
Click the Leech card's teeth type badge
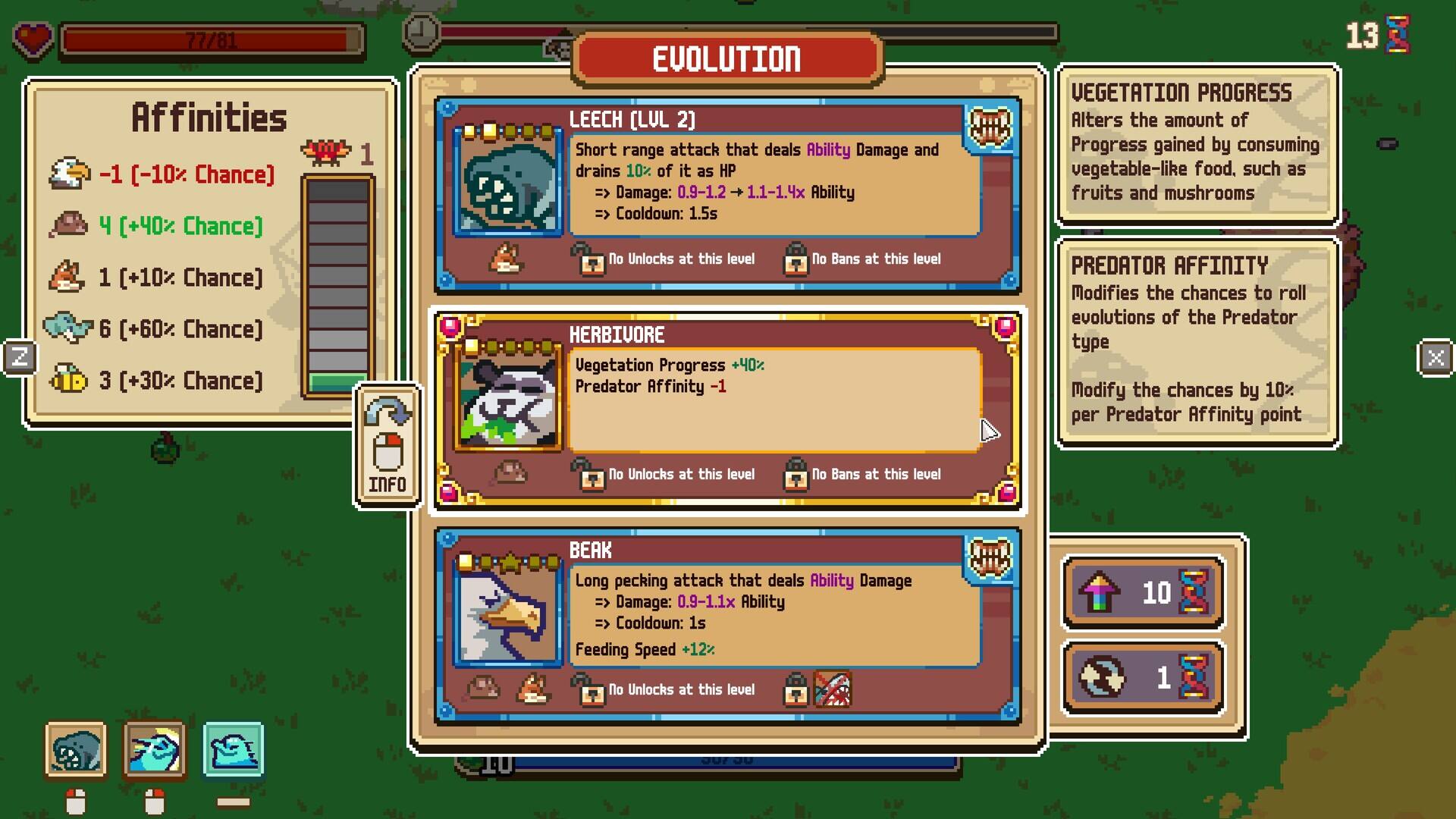pyautogui.click(x=990, y=127)
